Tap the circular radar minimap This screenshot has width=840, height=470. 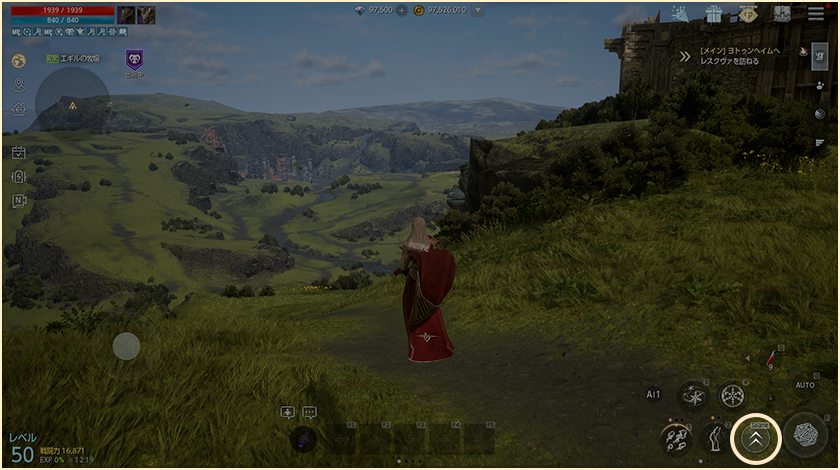(x=72, y=102)
